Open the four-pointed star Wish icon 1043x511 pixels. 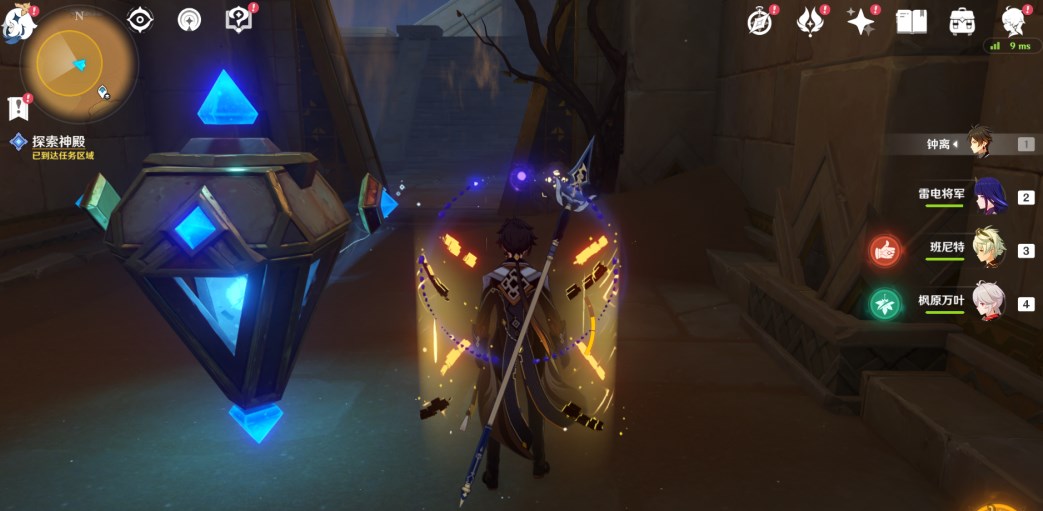[x=860, y=22]
